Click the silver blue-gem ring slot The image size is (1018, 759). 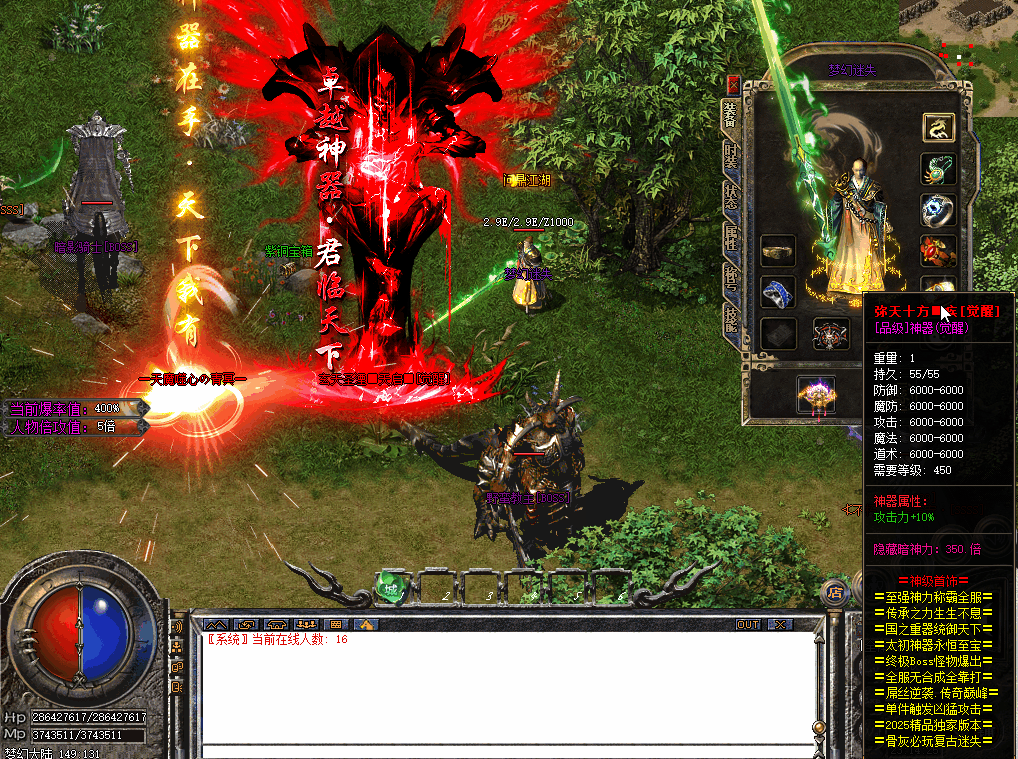click(938, 210)
